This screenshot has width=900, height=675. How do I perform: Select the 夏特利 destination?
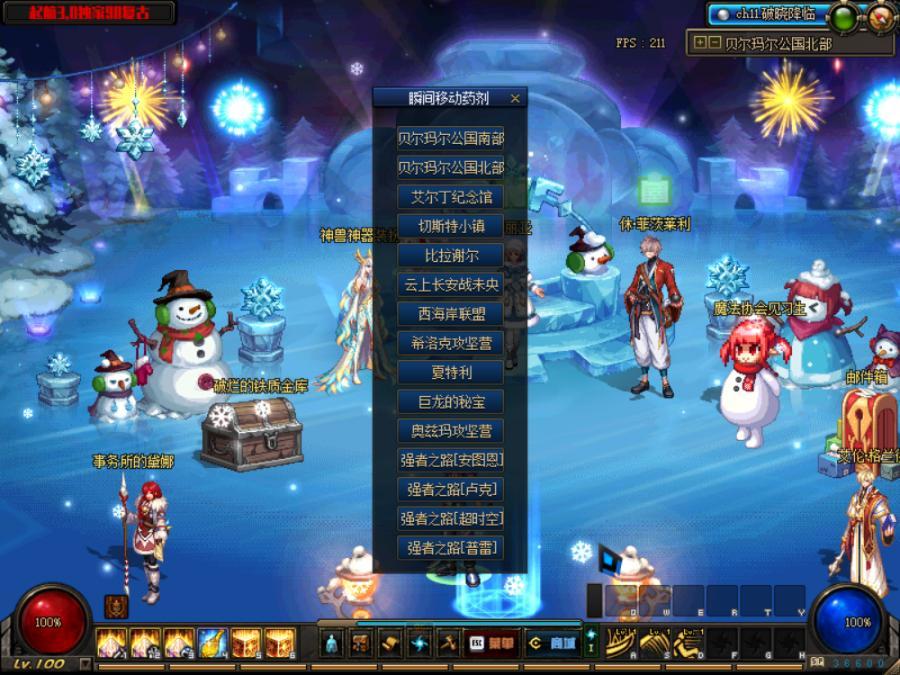[450, 372]
